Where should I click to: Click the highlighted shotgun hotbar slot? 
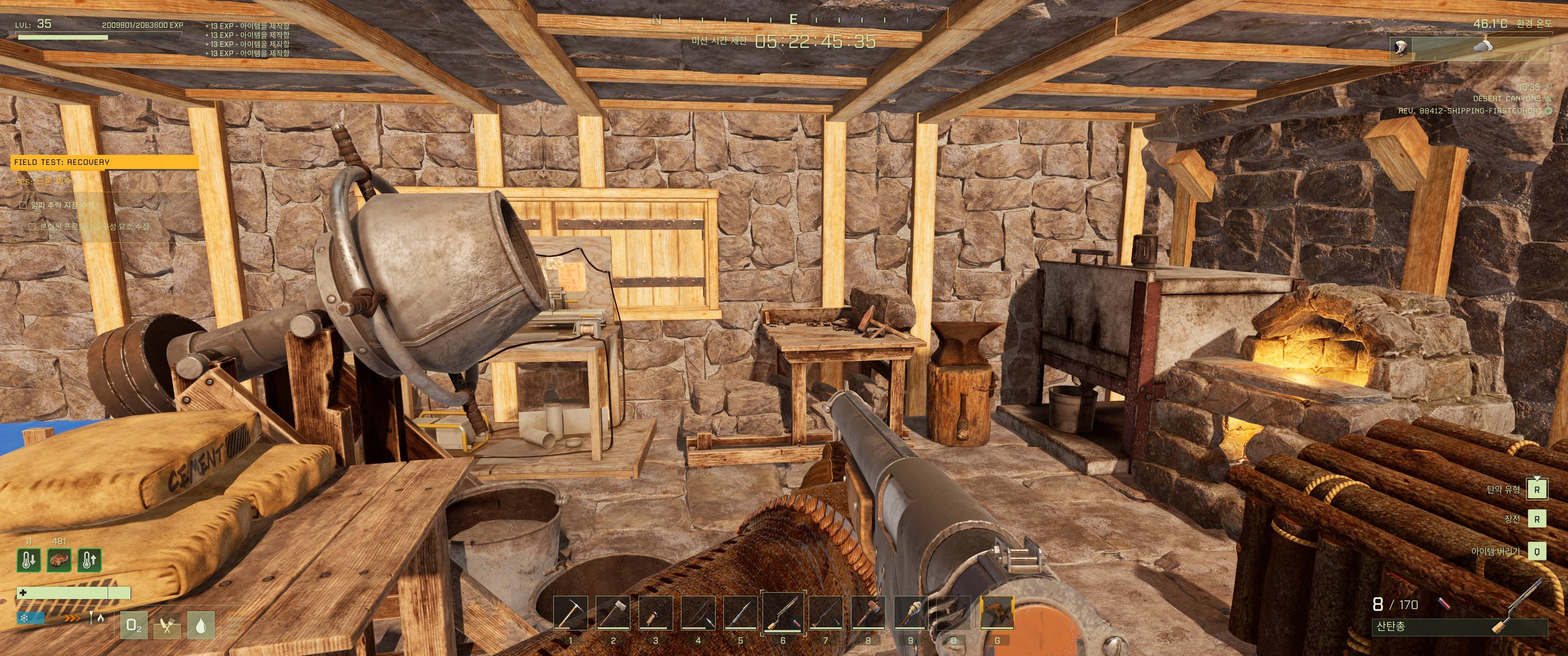[x=783, y=613]
